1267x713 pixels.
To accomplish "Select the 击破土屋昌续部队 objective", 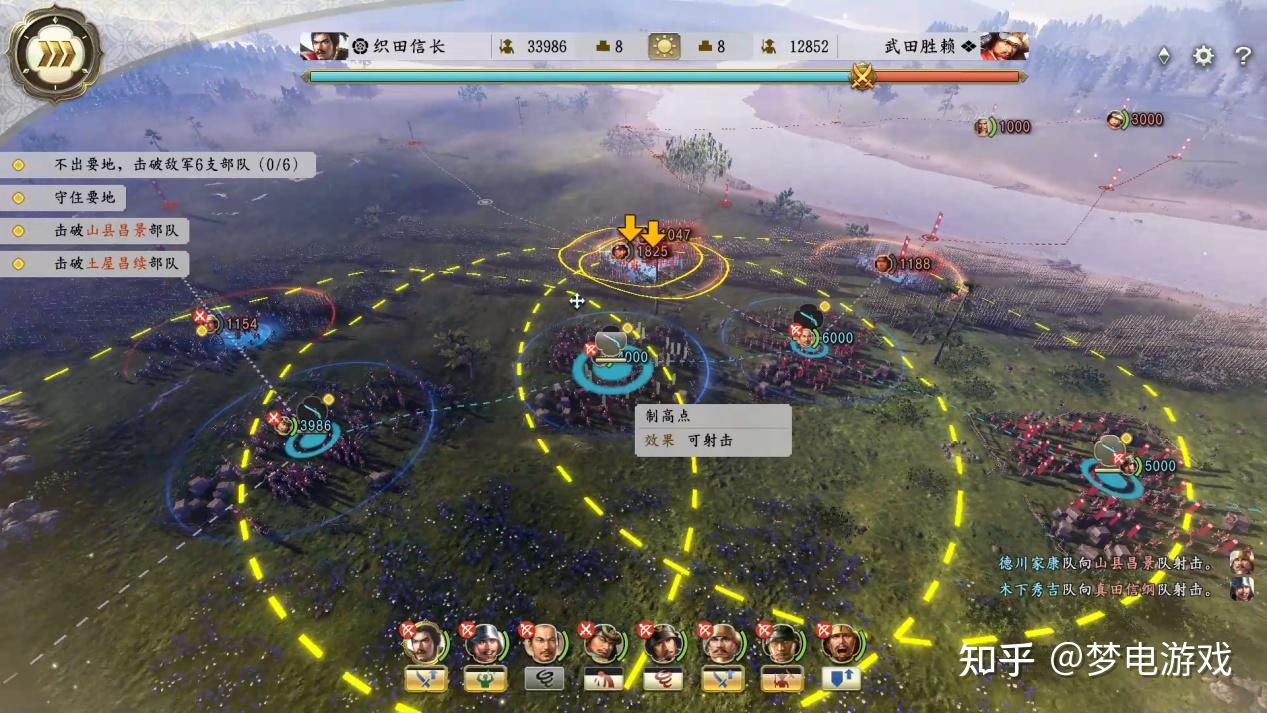I will coord(100,264).
